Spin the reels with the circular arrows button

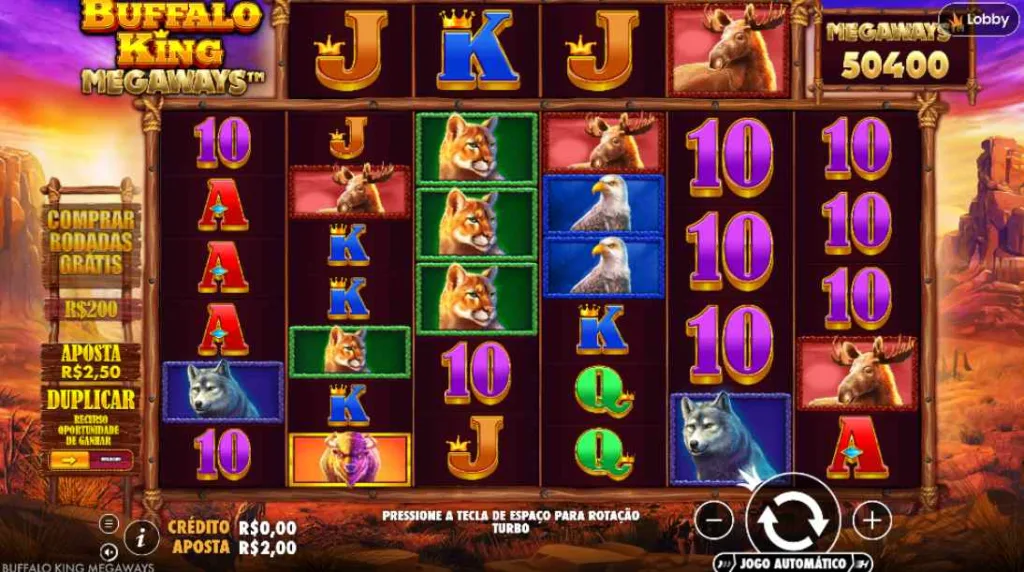point(792,520)
